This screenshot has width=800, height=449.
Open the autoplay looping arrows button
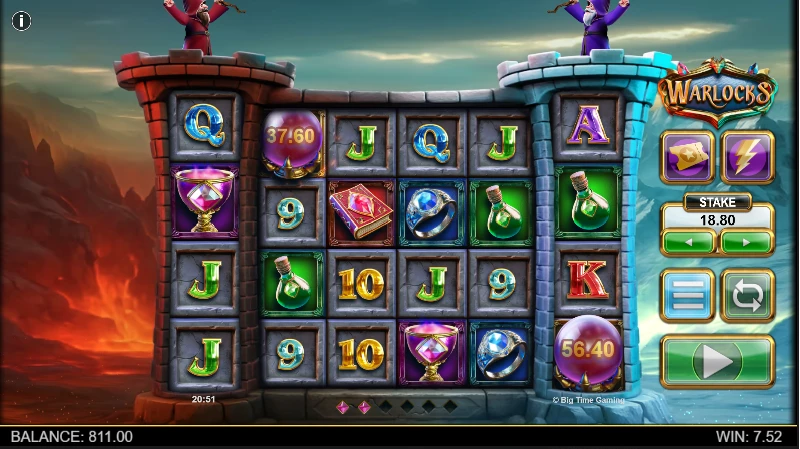tap(747, 295)
